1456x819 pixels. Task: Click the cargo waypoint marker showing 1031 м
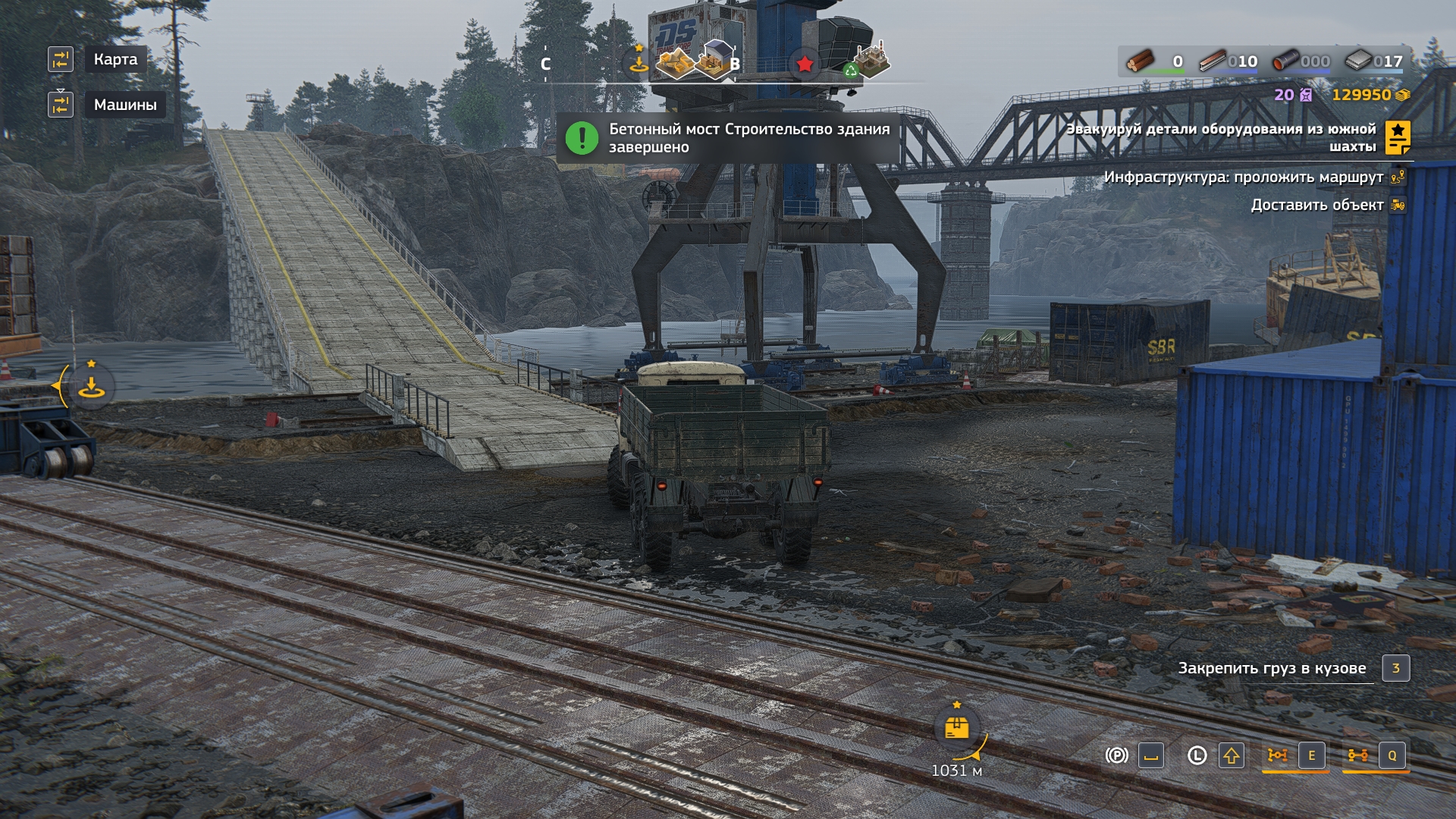coord(957,730)
